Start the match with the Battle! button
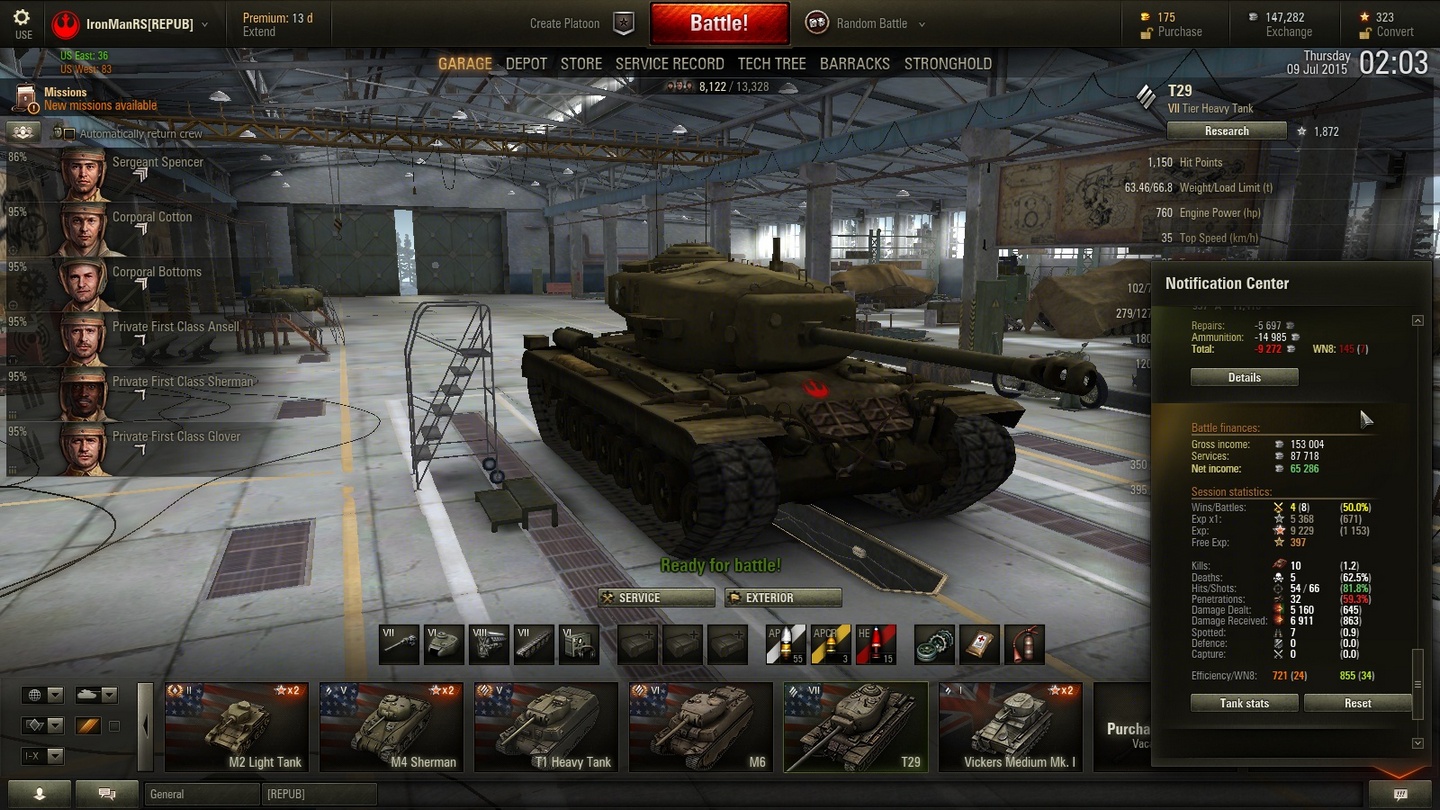The height and width of the screenshot is (810, 1440). [x=718, y=24]
